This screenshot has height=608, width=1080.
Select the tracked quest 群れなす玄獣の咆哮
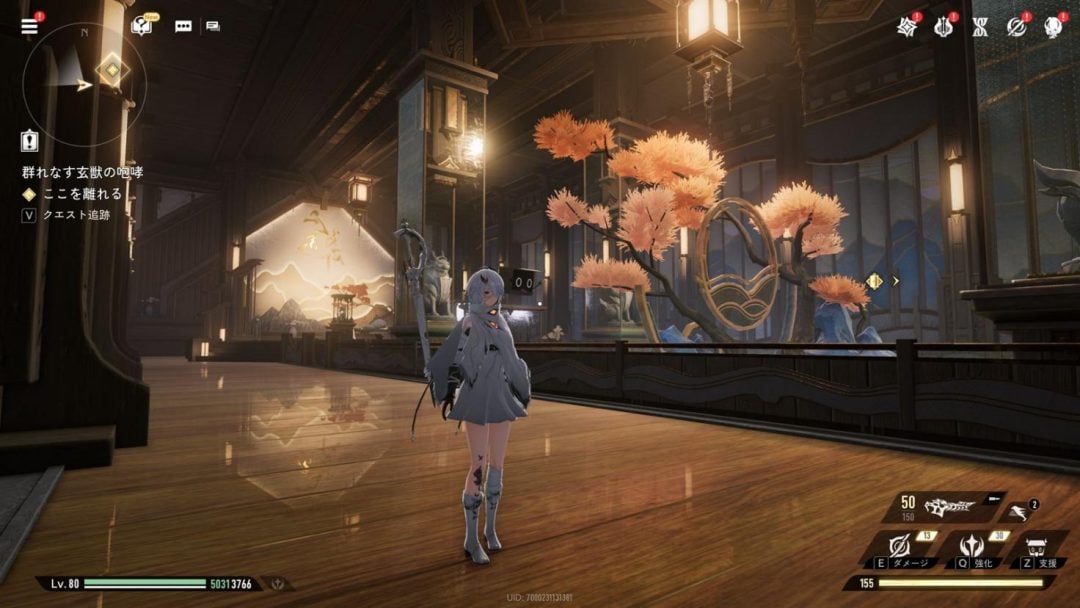click(x=82, y=172)
